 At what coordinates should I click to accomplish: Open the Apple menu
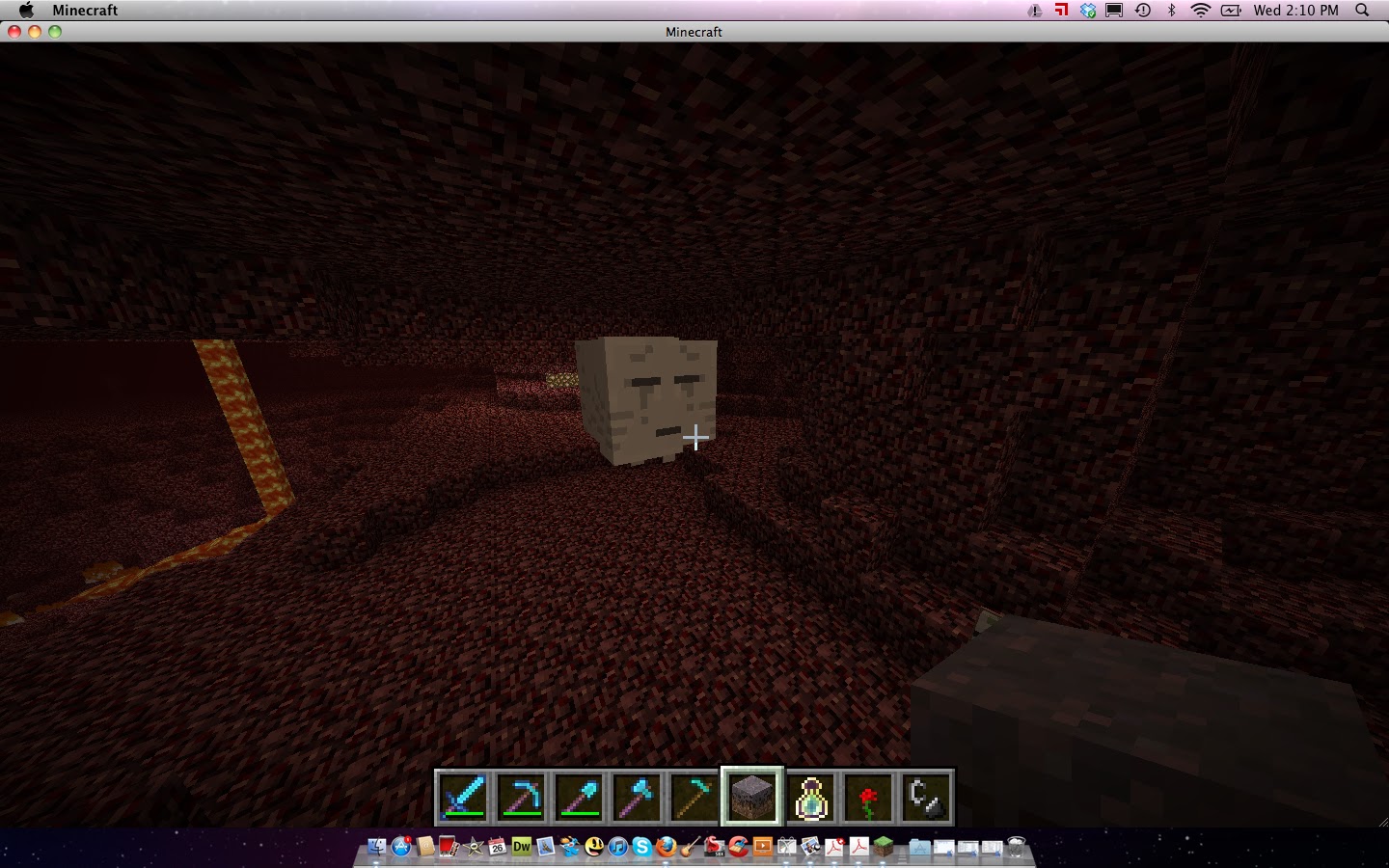pos(26,10)
